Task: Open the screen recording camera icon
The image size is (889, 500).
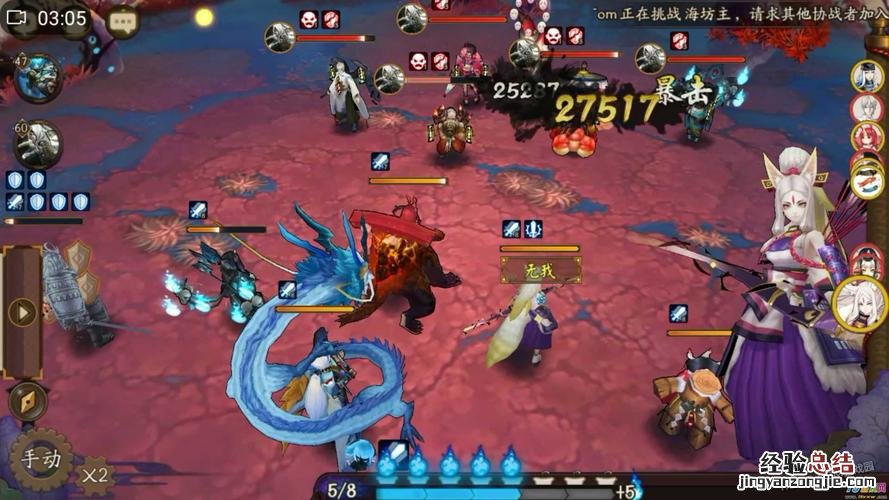Action: pyautogui.click(x=17, y=18)
